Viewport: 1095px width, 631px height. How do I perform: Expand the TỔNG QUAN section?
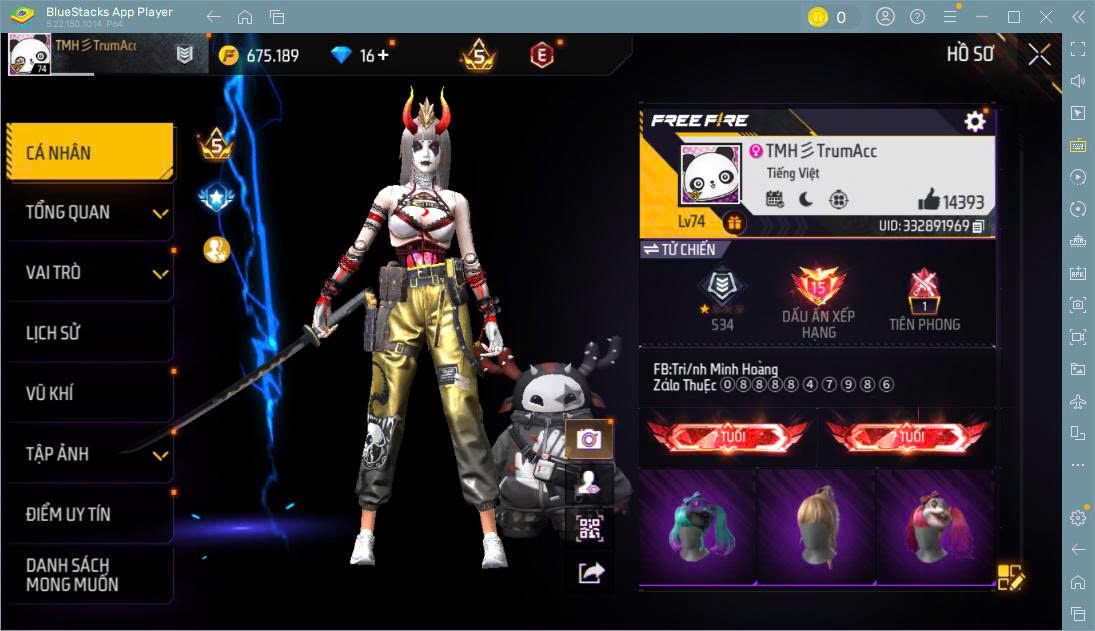pyautogui.click(x=90, y=212)
